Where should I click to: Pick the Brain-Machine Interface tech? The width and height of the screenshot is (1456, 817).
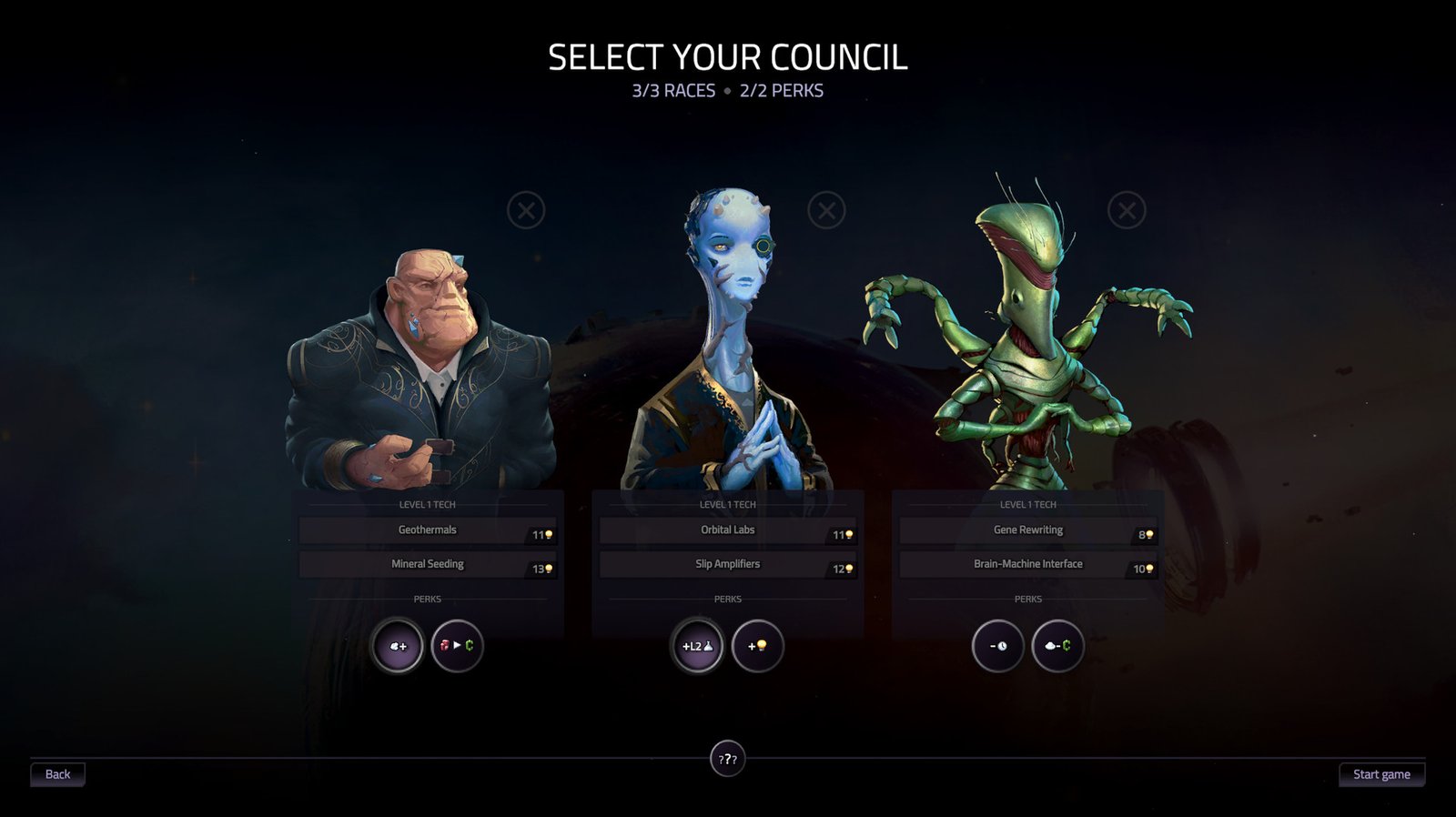click(1028, 564)
